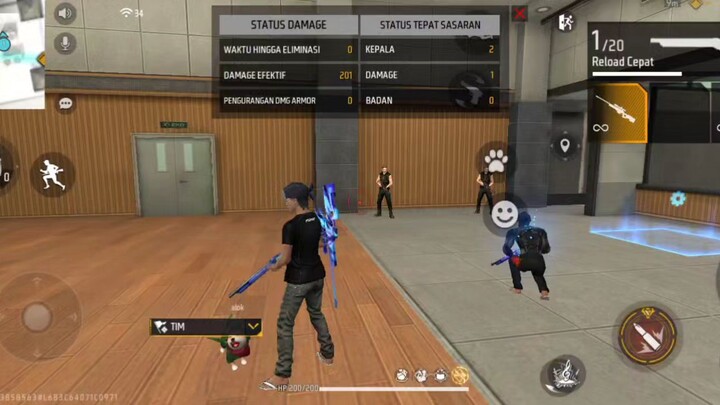Open the smiley emote wheel
The width and height of the screenshot is (720, 405).
[505, 213]
